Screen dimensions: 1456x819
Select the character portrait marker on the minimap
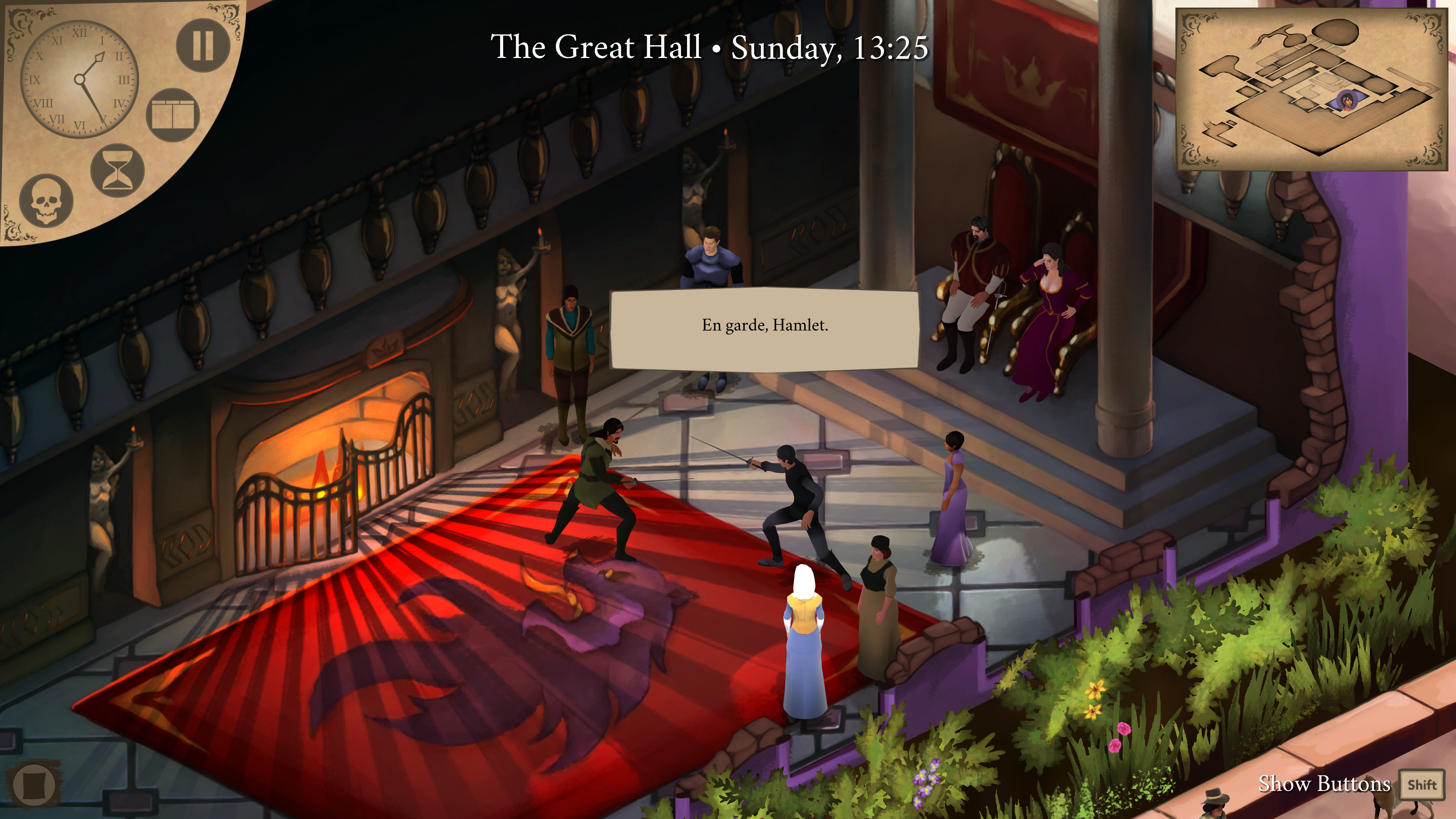pyautogui.click(x=1348, y=101)
